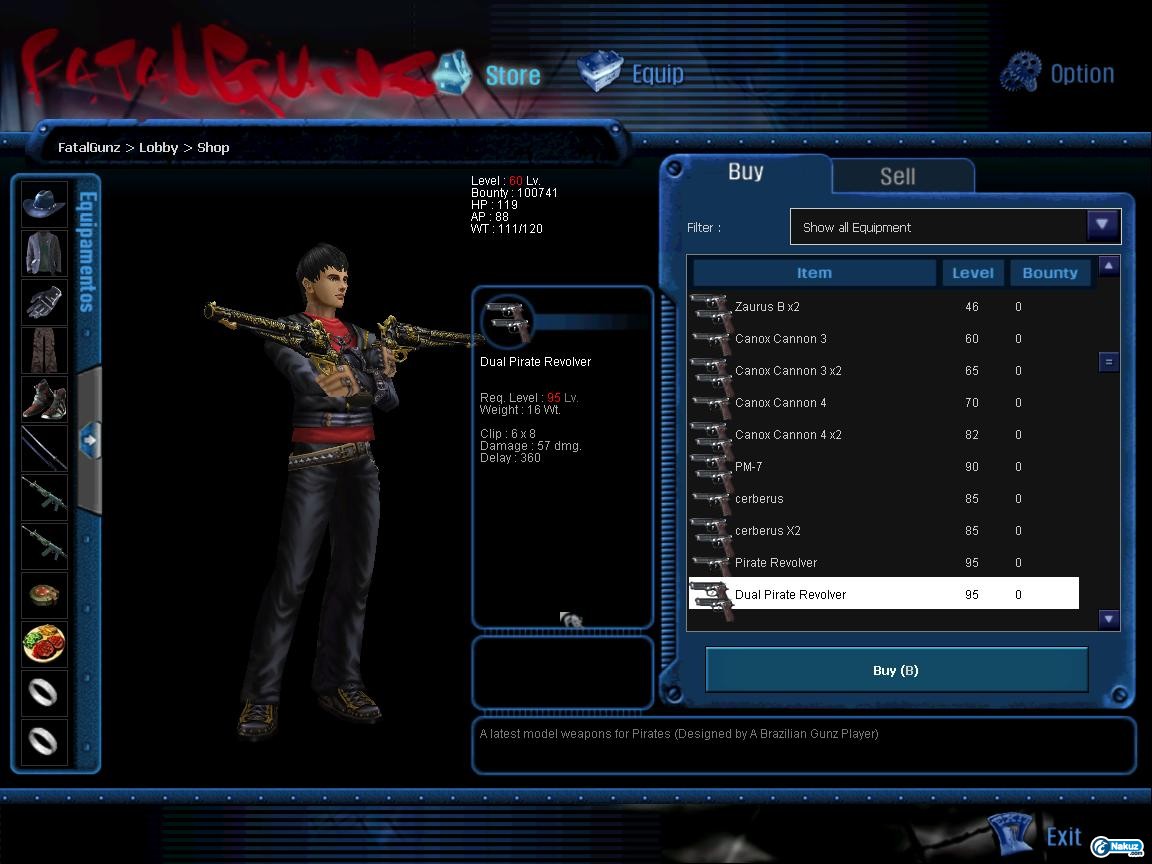Screen dimensions: 1152x864
Task: Select the equipped hat slot
Action: click(45, 204)
